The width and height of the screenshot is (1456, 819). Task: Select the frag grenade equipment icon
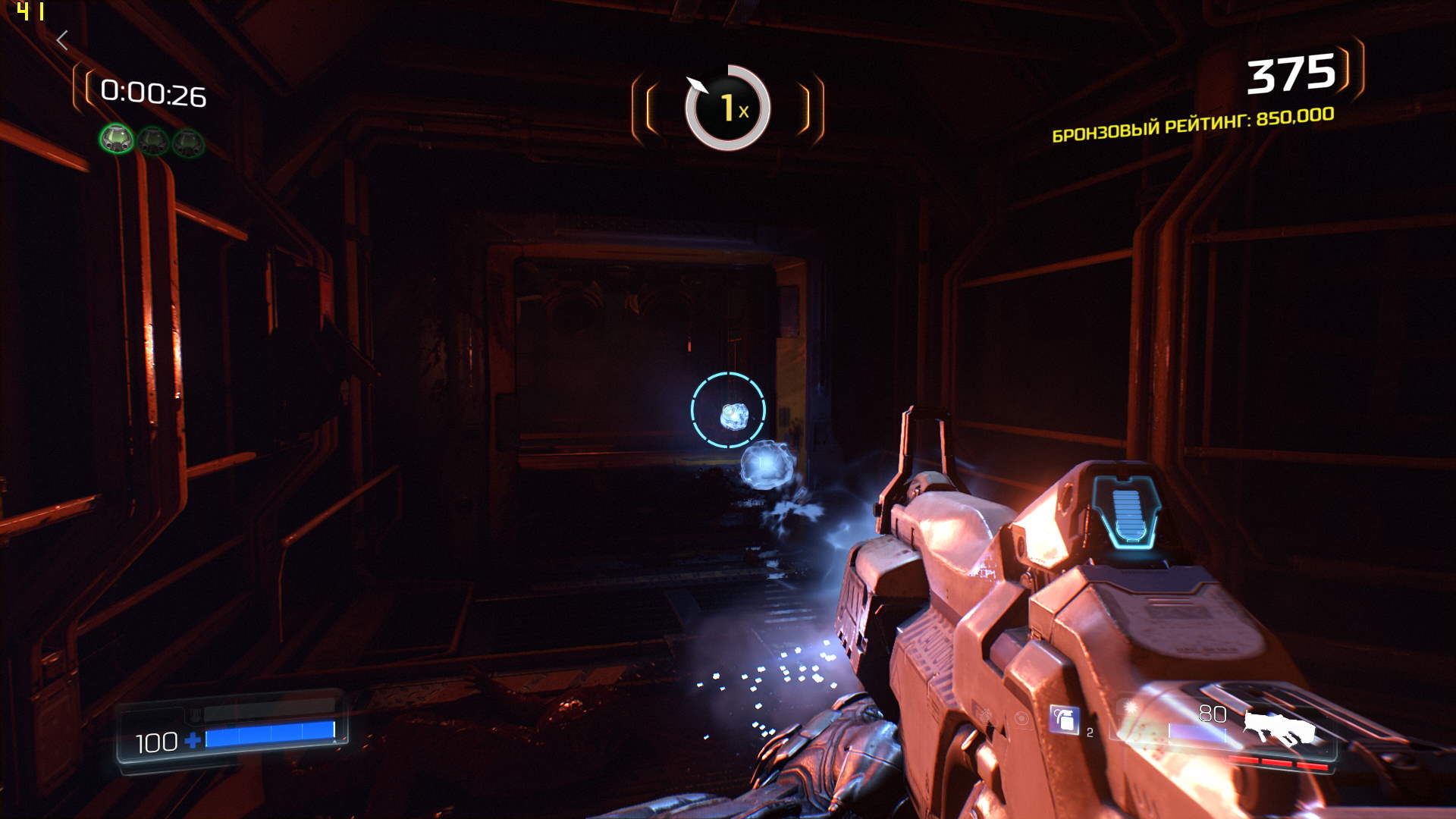1063,719
